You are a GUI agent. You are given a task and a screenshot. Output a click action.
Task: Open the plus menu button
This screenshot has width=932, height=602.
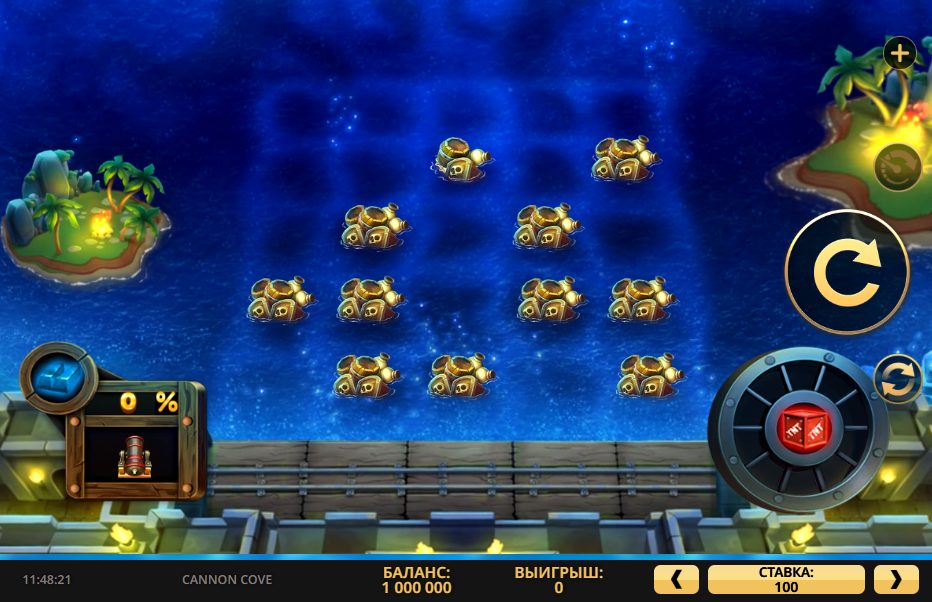(x=899, y=53)
